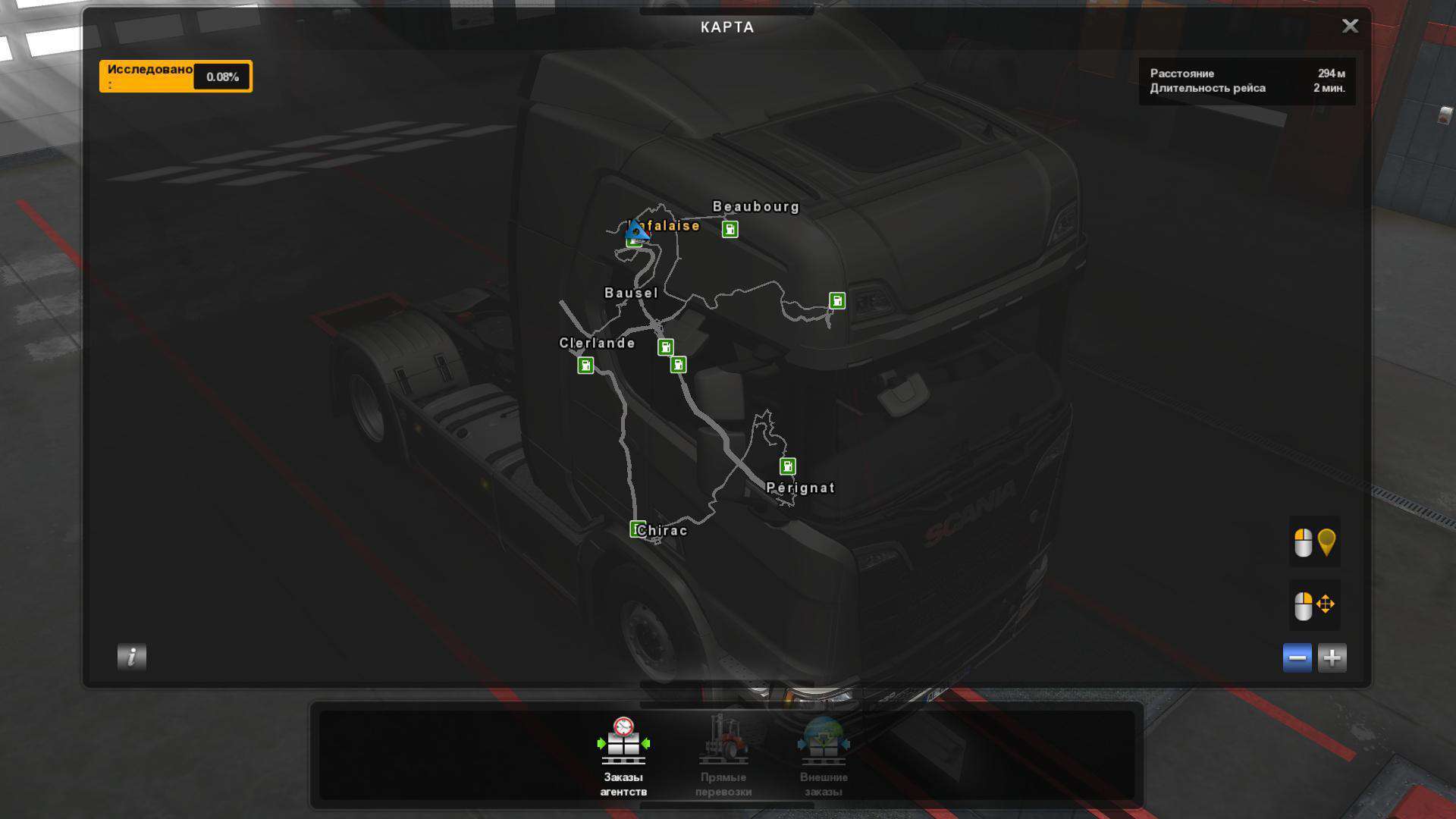Screen dimensions: 1456x819
Task: Click the fuel station below Clerlande
Action: tap(585, 366)
